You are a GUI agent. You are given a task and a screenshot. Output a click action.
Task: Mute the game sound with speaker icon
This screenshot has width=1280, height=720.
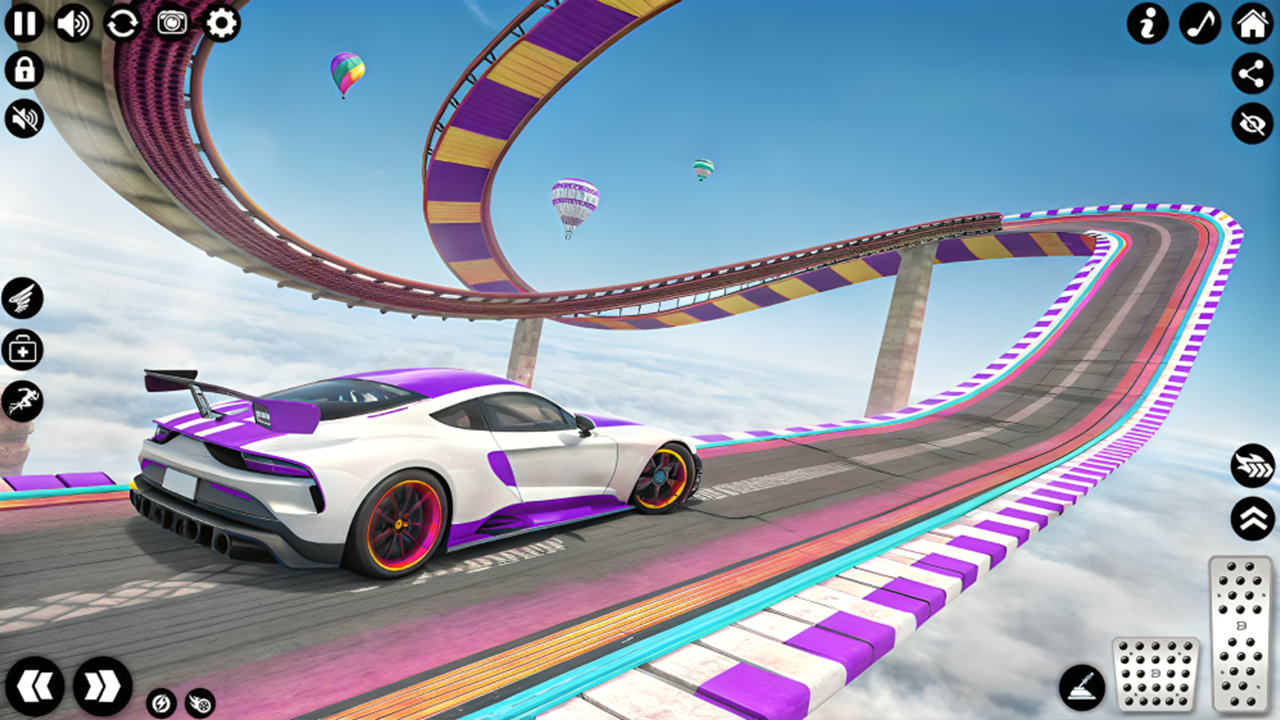(25, 120)
